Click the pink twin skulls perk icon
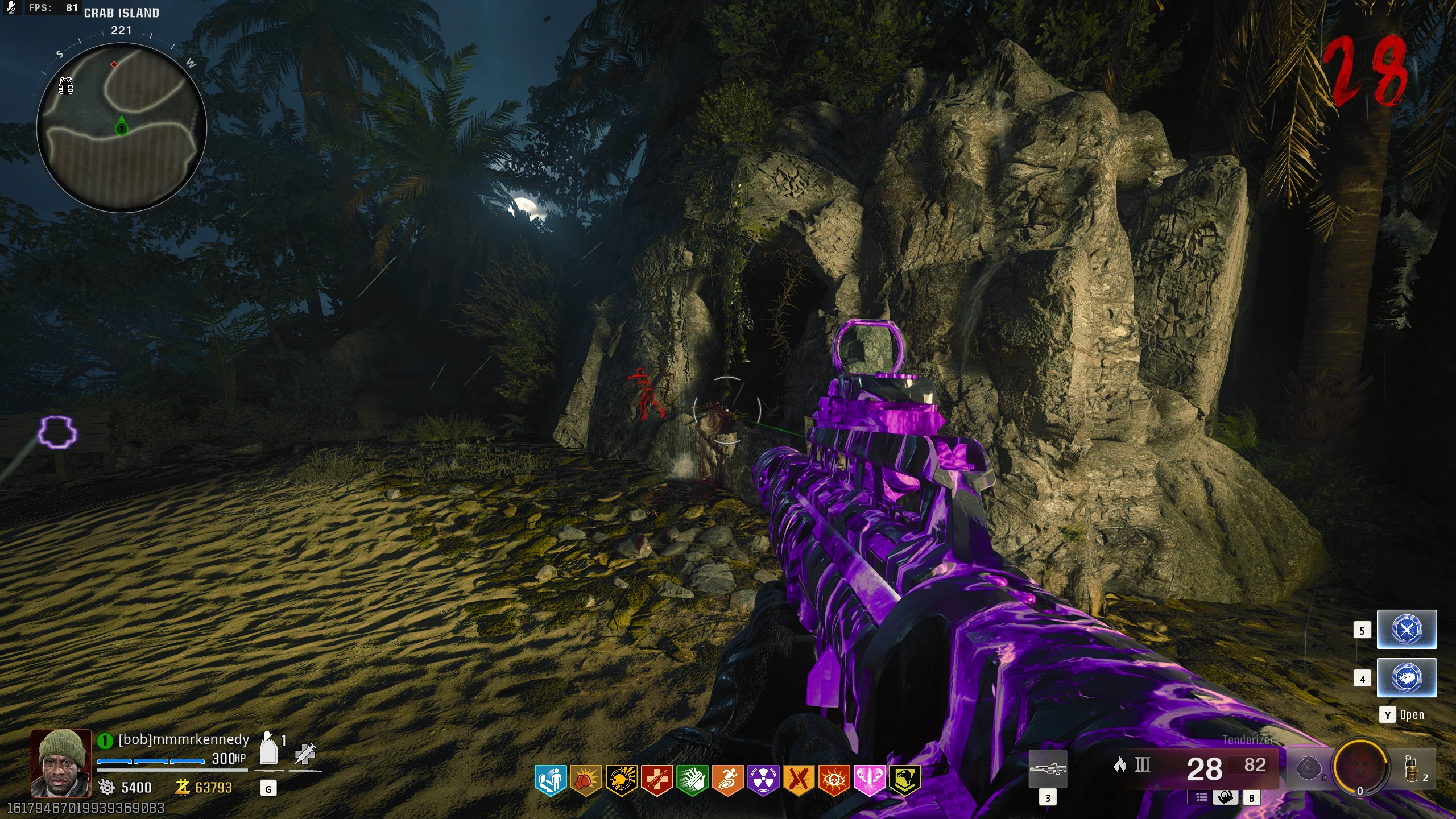This screenshot has height=819, width=1456. [869, 780]
